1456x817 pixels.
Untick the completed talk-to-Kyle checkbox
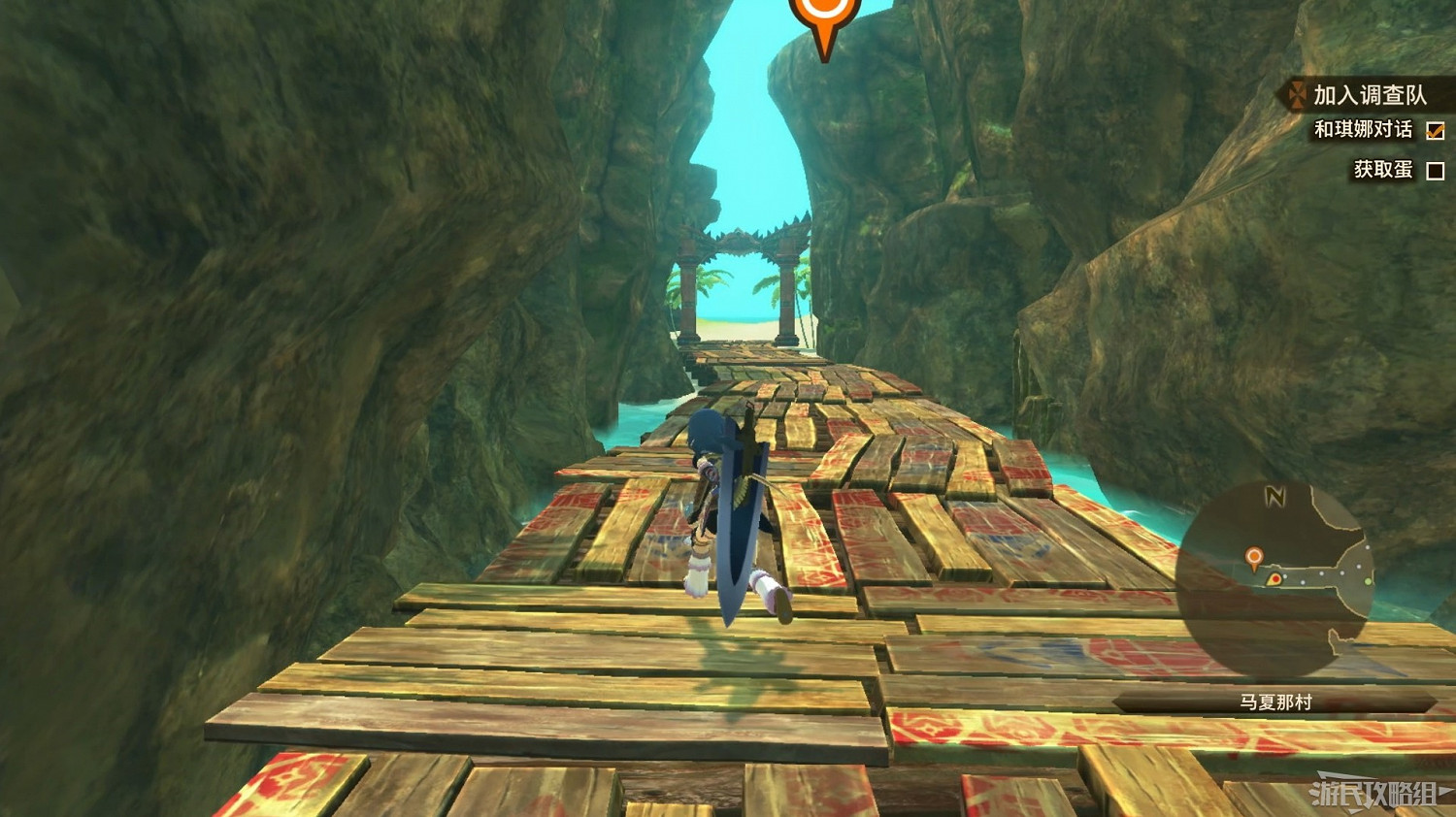pyautogui.click(x=1434, y=129)
